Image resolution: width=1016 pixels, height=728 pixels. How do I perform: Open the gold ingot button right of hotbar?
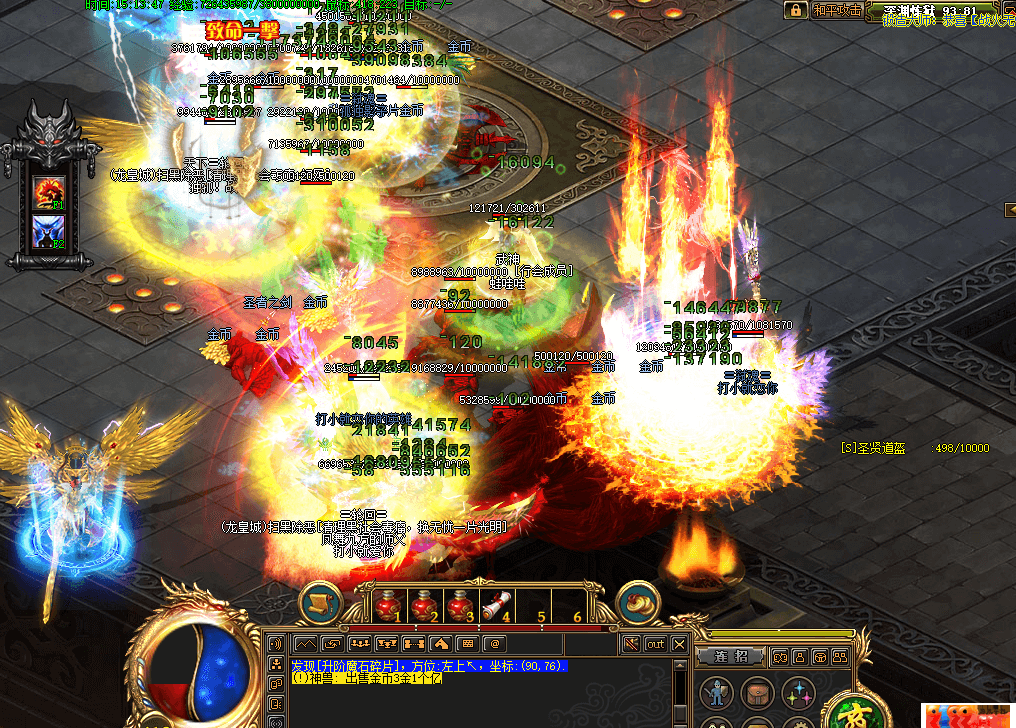(x=637, y=603)
